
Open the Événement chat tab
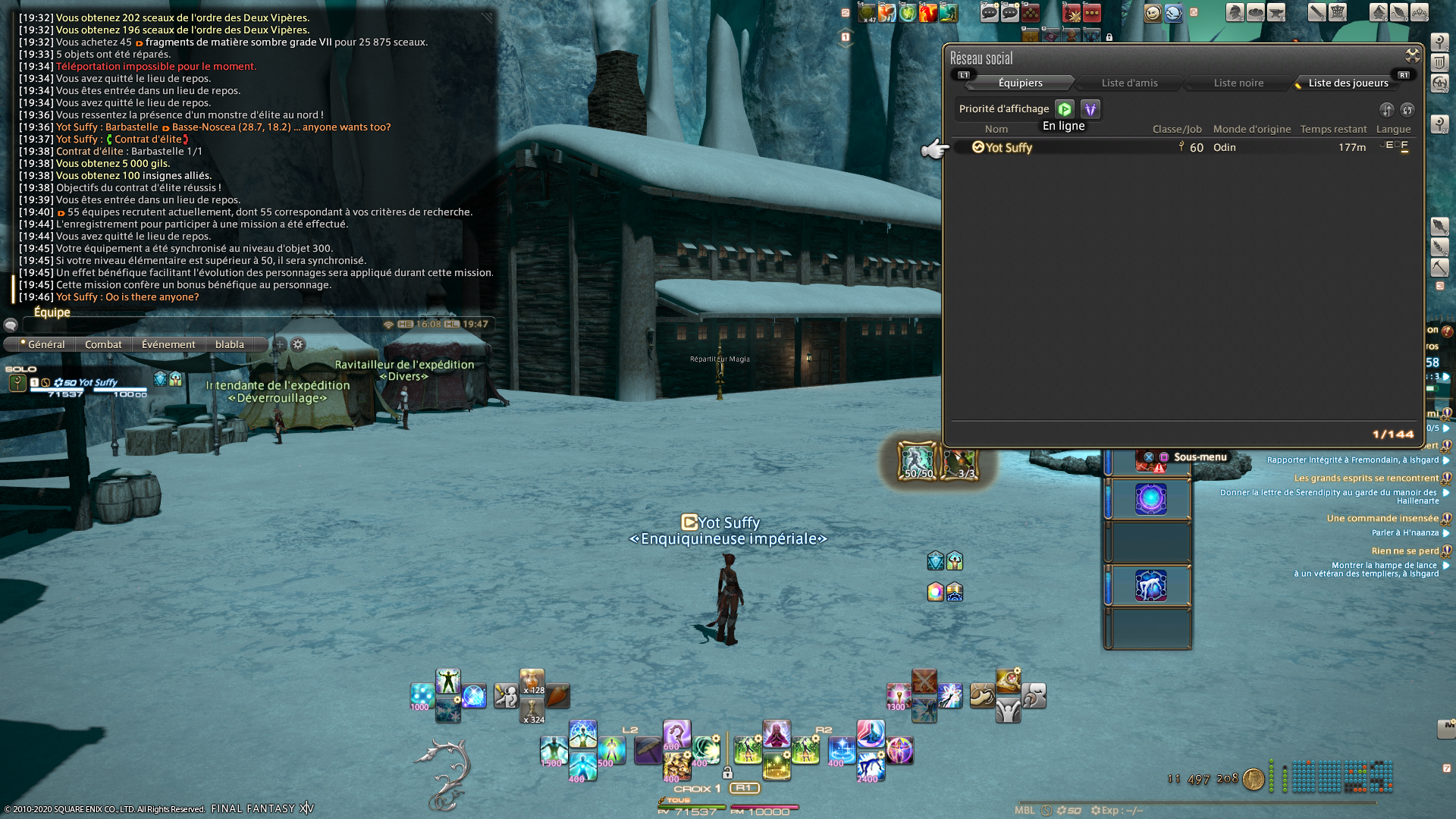coord(168,344)
